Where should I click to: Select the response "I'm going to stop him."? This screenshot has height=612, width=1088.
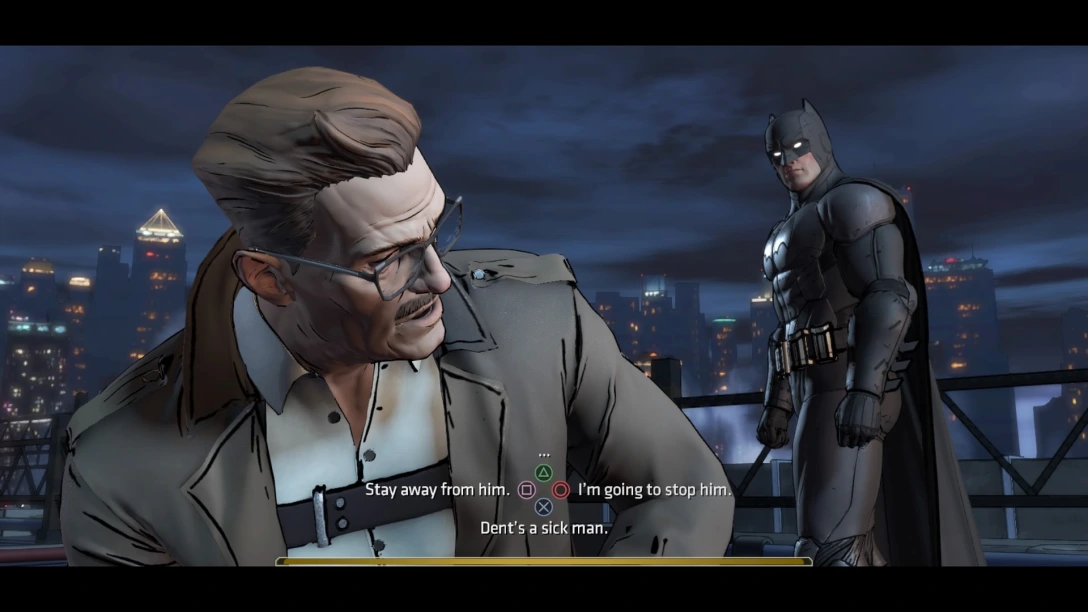point(654,490)
